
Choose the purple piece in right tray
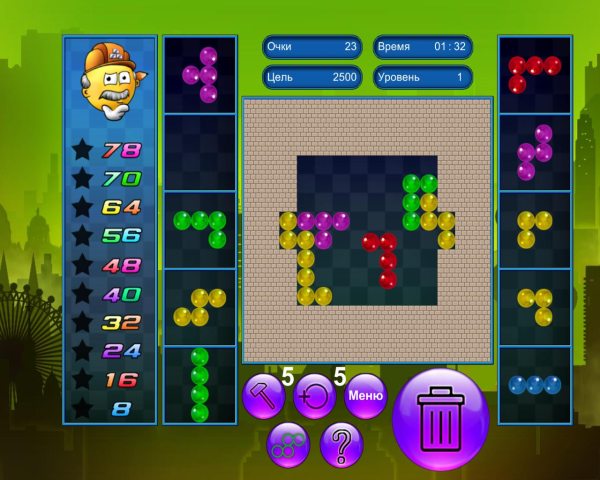[535, 151]
